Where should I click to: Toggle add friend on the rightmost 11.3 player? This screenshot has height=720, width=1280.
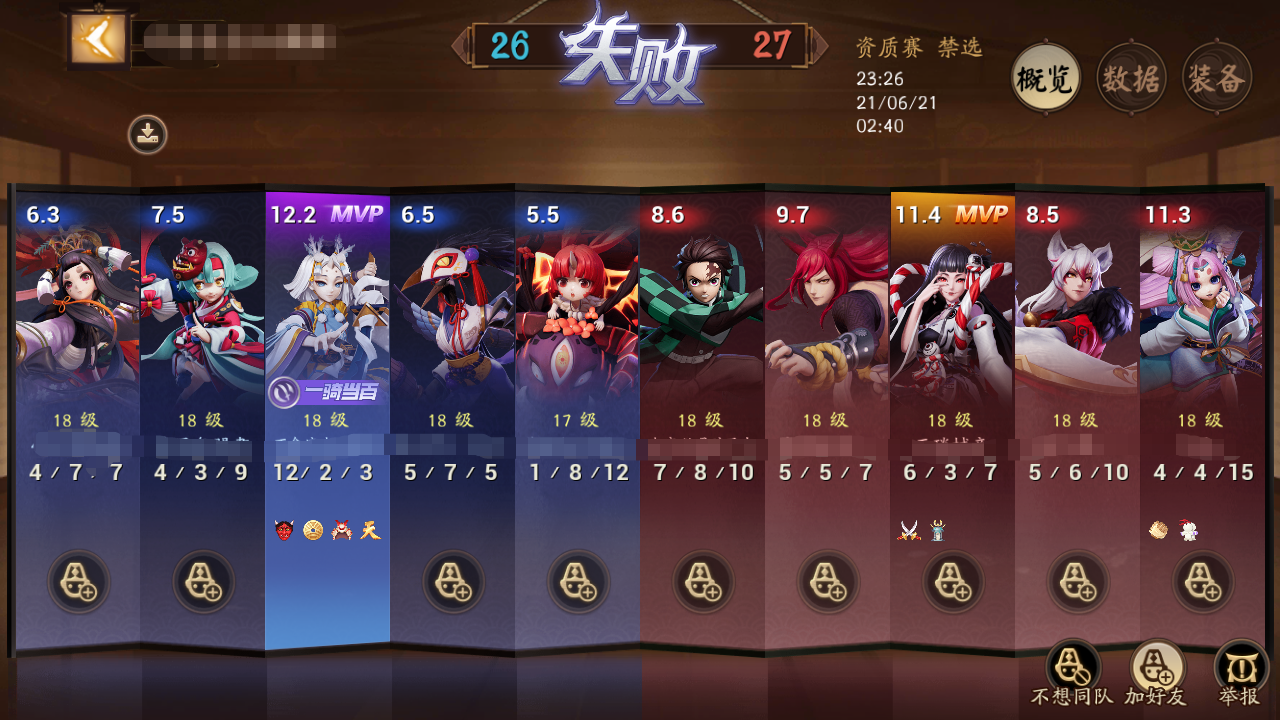1201,583
